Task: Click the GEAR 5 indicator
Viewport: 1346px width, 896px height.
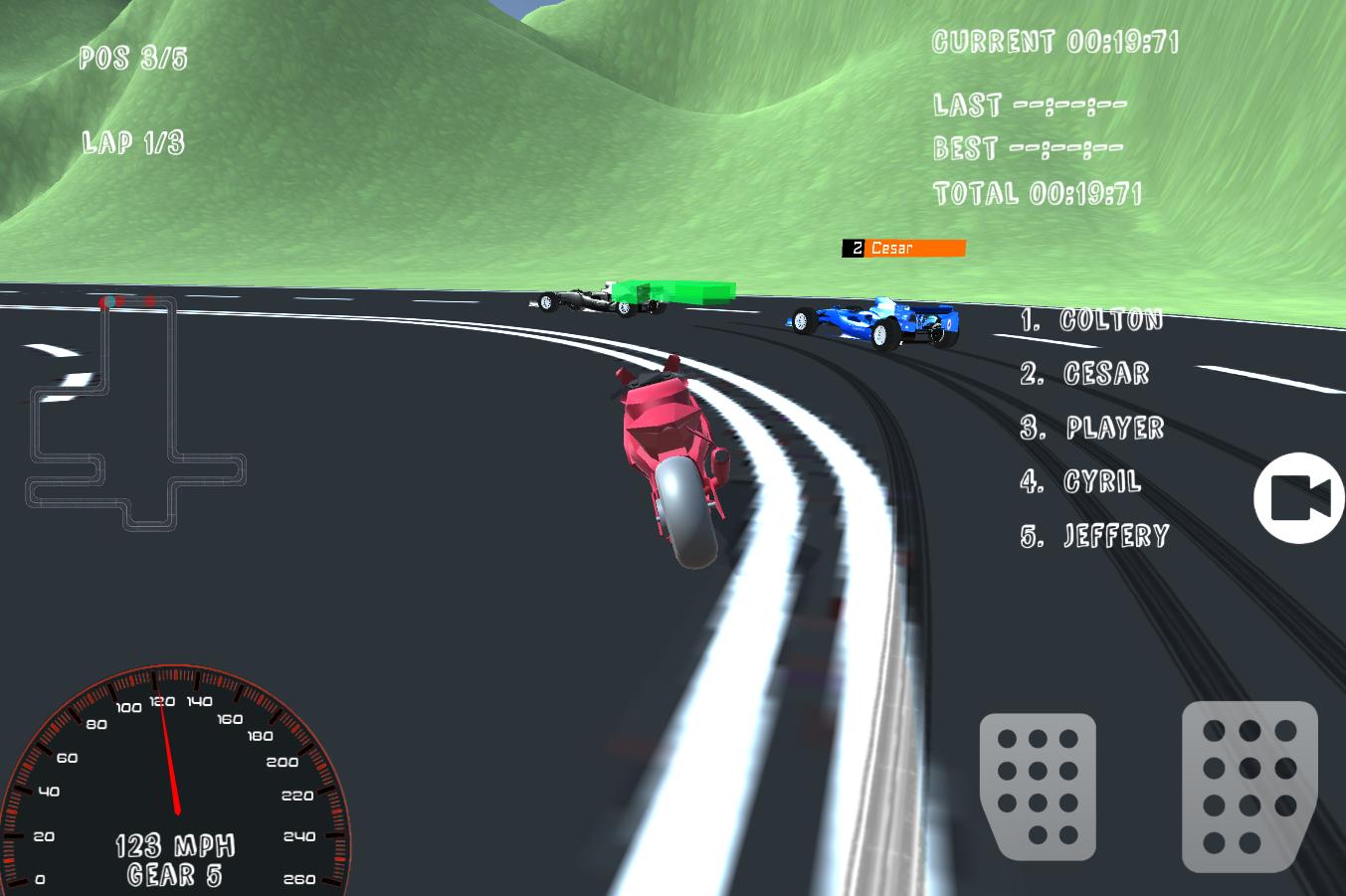Action: coord(174,874)
